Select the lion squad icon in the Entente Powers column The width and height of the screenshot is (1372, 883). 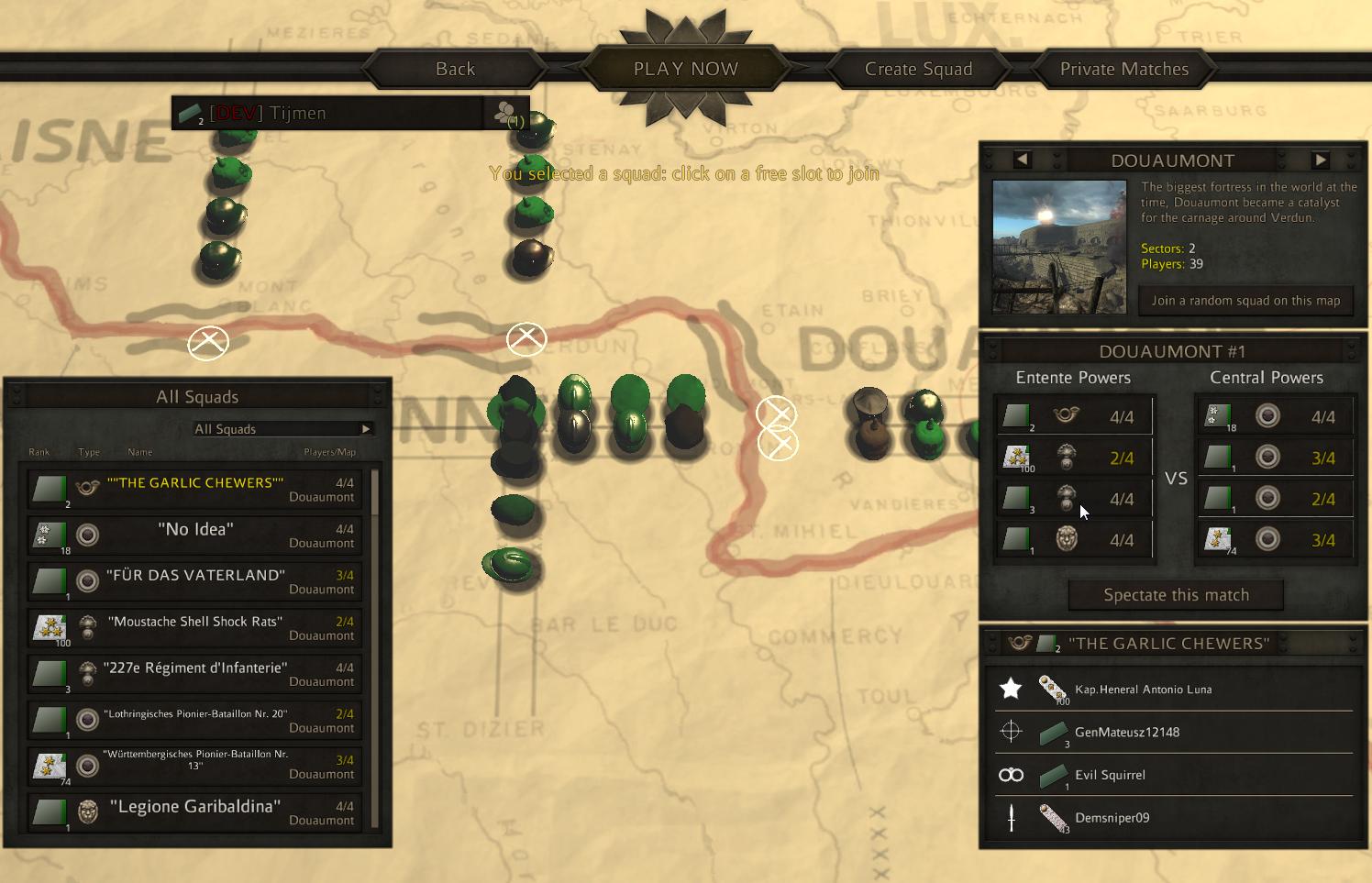point(1066,539)
